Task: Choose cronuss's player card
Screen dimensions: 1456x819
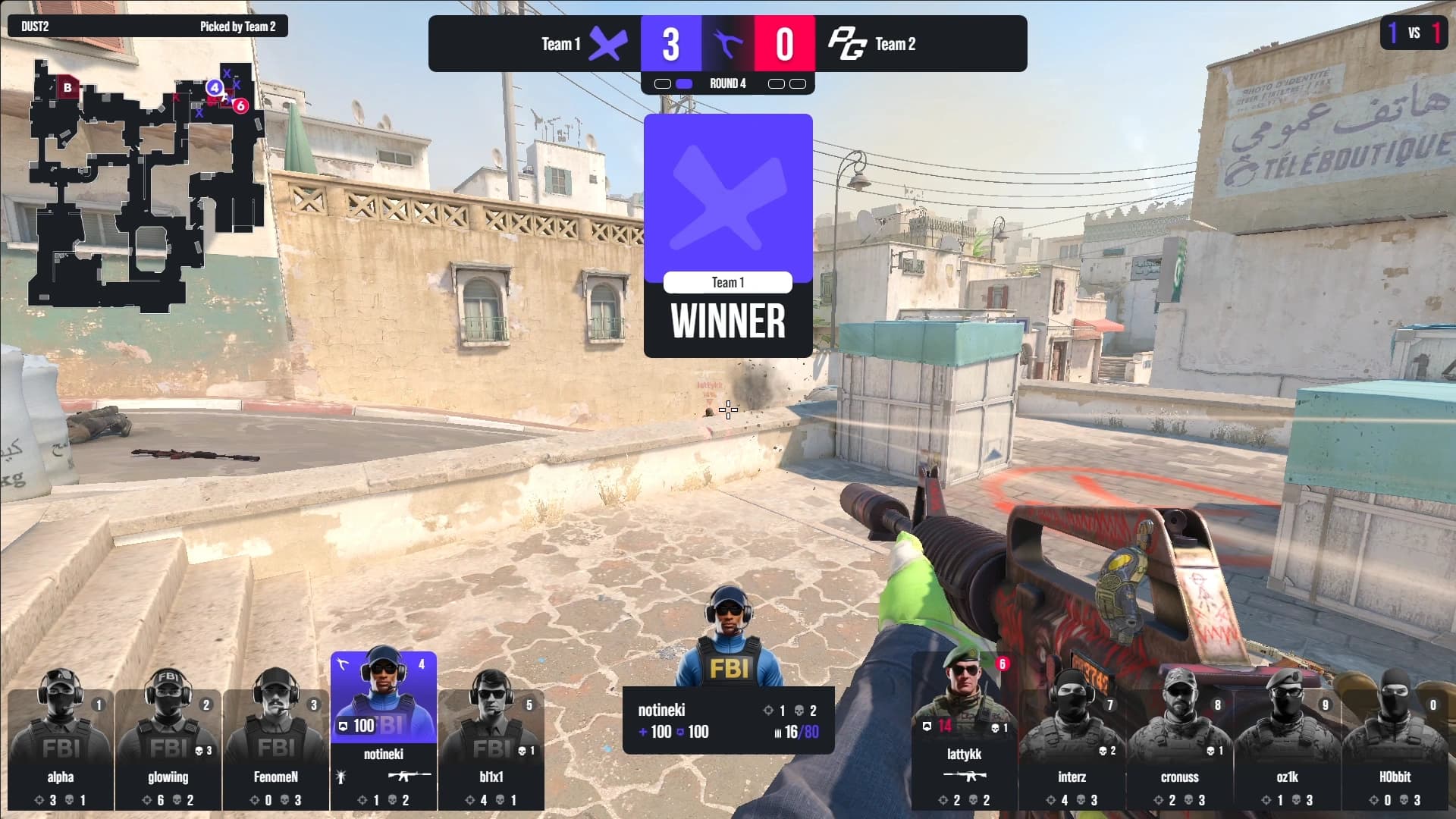Action: pyautogui.click(x=1179, y=747)
